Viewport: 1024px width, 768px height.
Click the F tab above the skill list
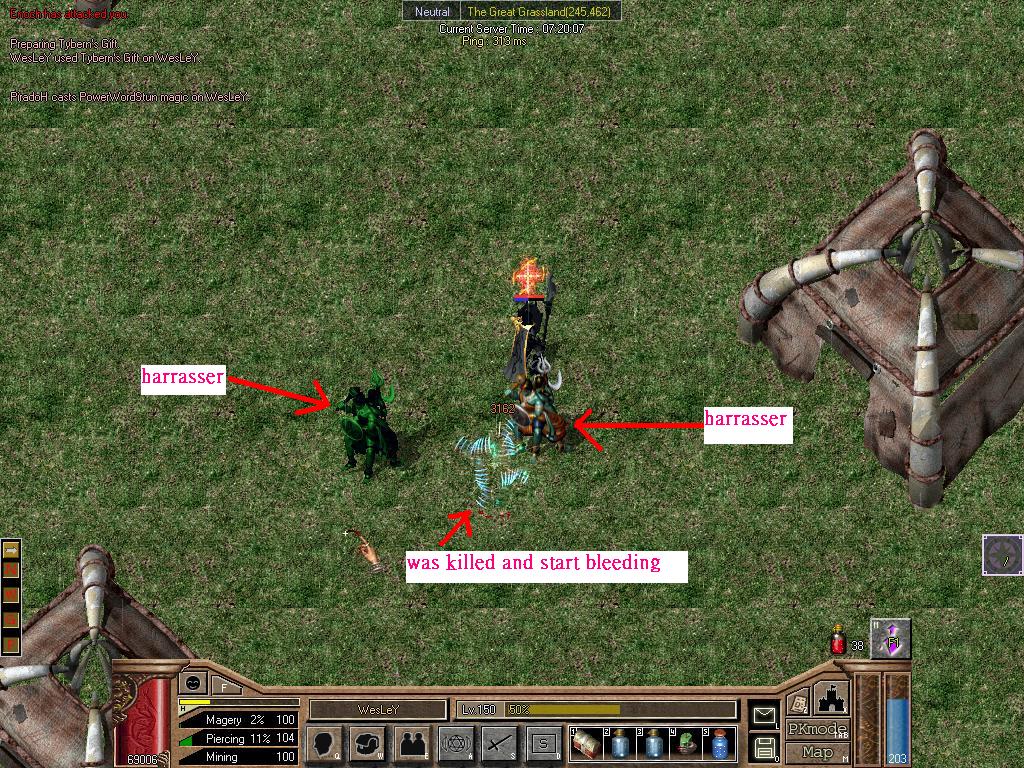224,687
